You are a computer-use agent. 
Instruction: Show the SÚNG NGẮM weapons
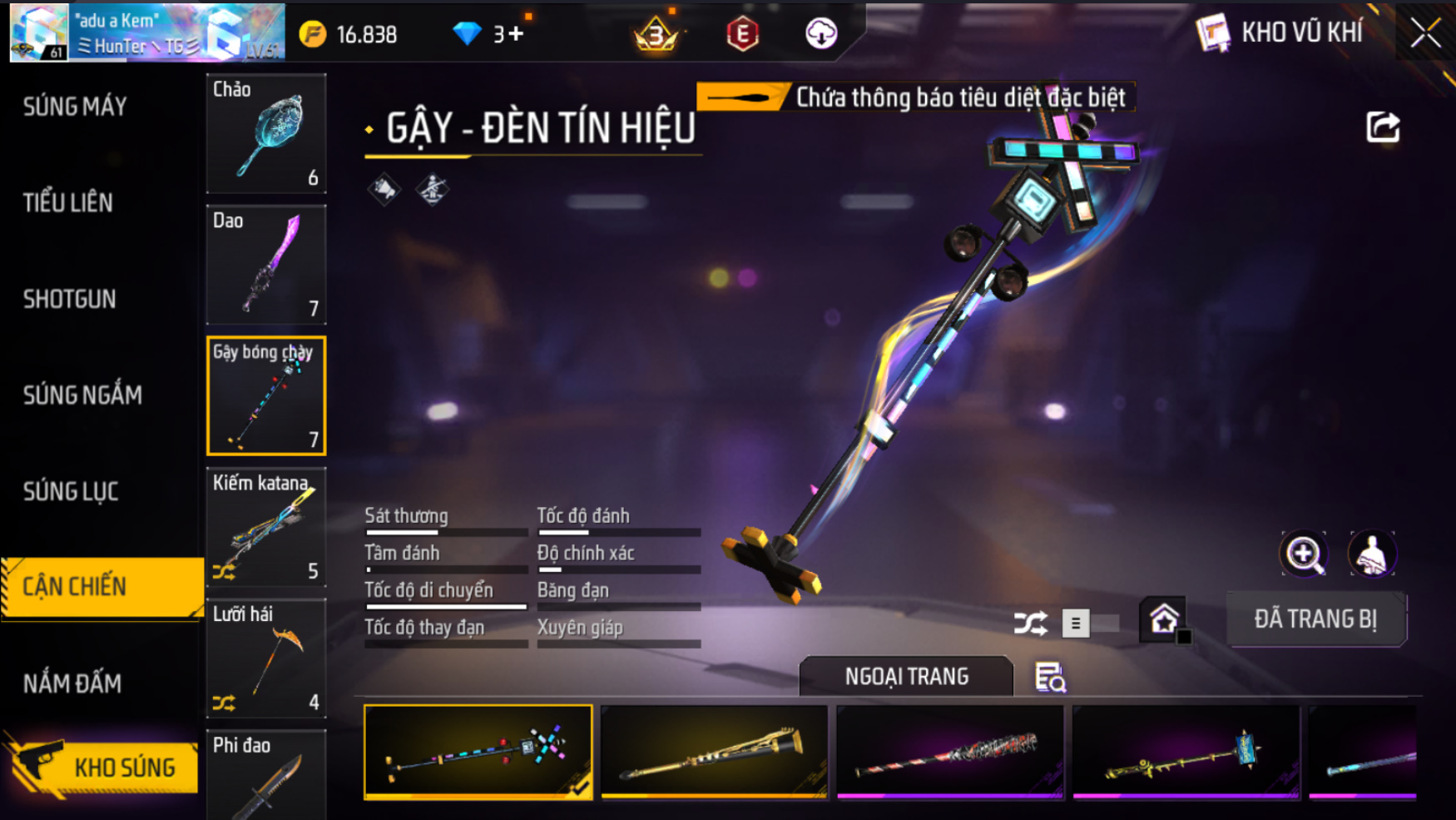click(x=82, y=395)
